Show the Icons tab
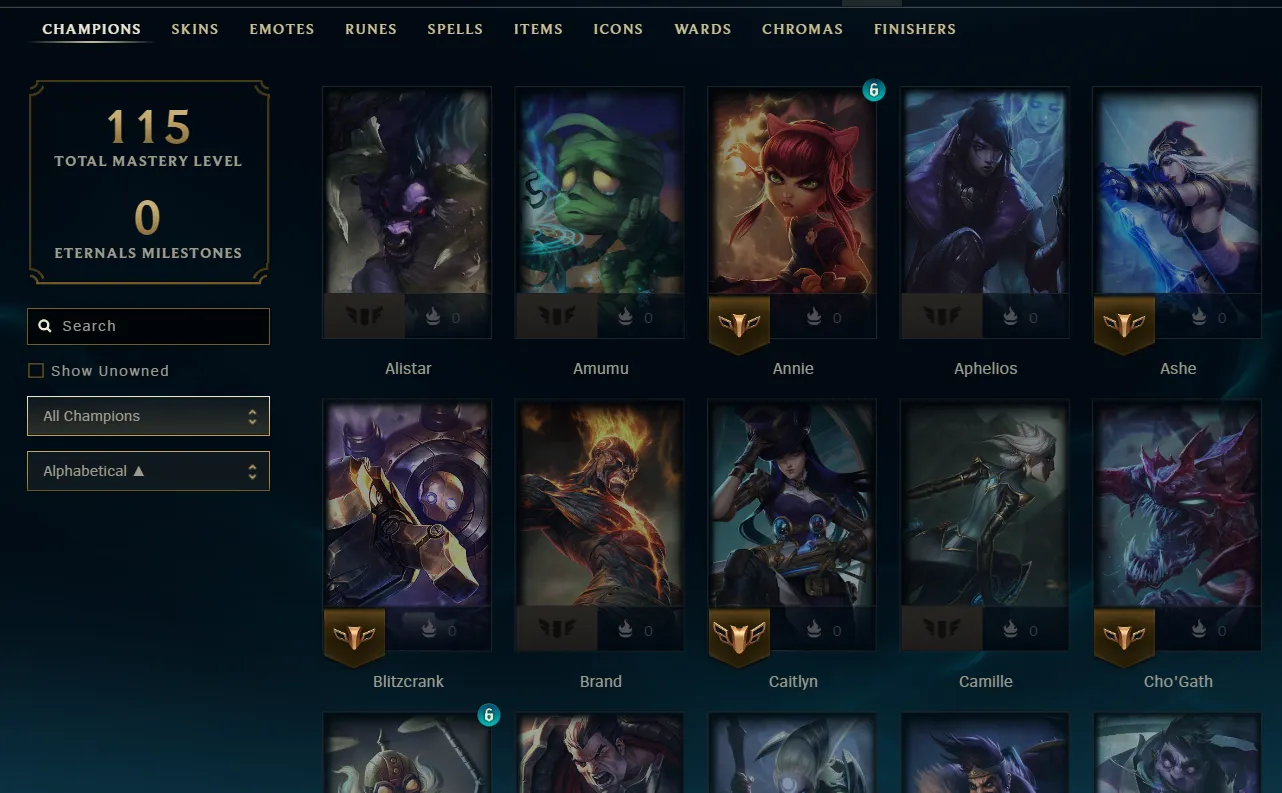This screenshot has height=793, width=1282. pyautogui.click(x=618, y=29)
